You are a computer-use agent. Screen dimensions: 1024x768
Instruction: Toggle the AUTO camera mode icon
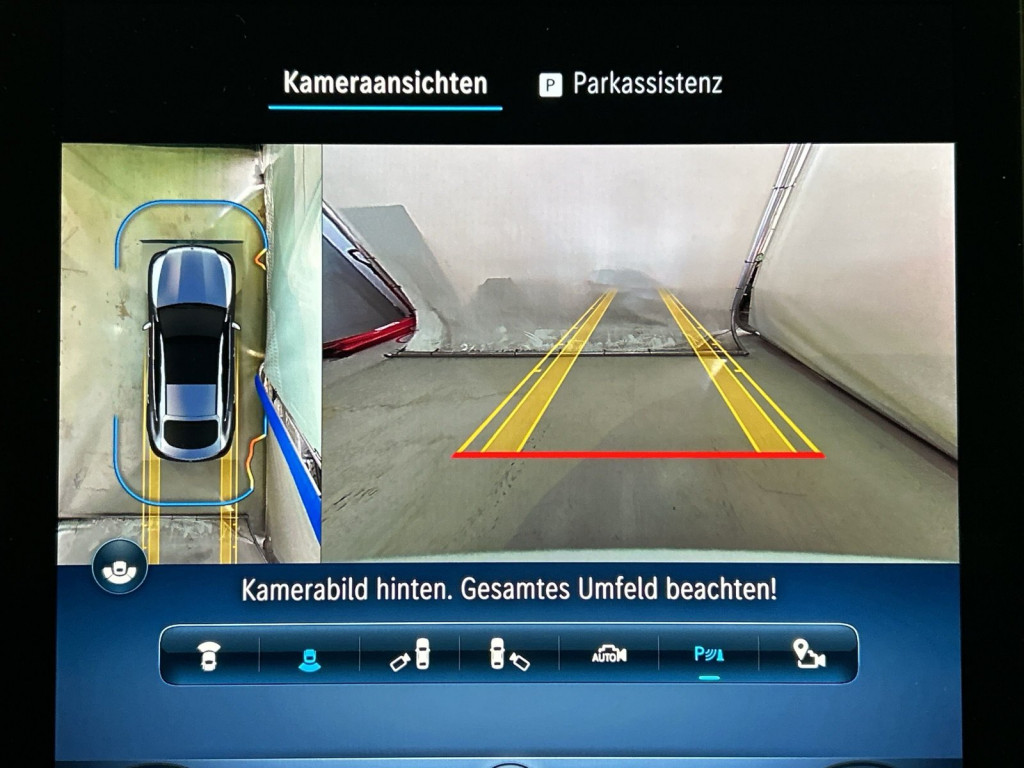(608, 655)
